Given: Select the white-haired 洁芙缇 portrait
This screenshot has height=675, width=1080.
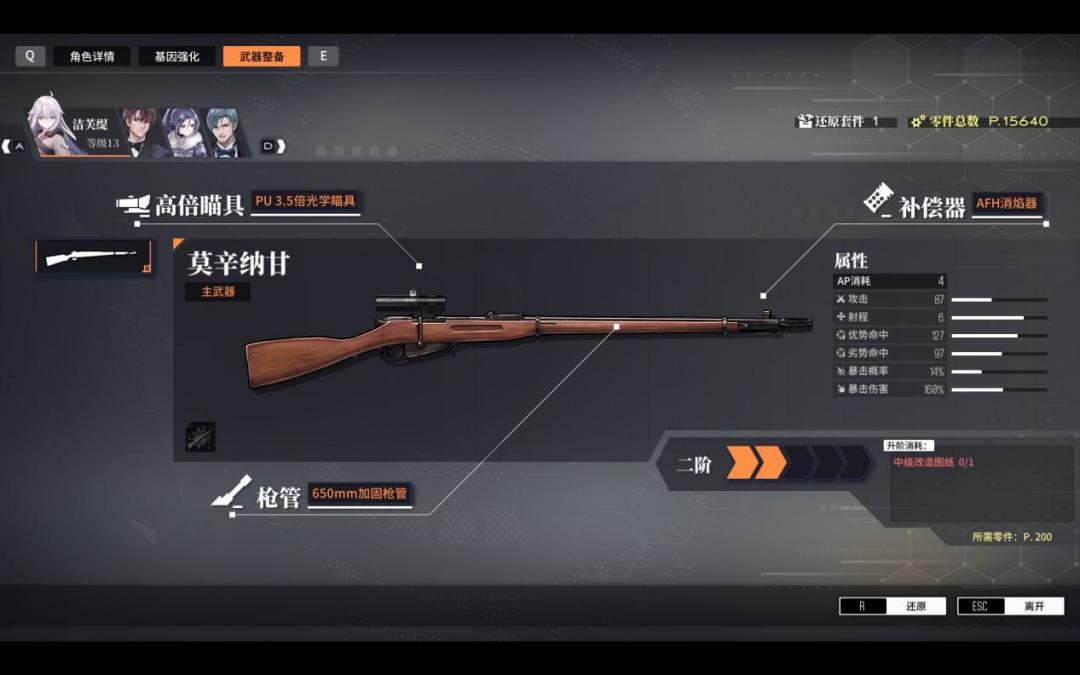Looking at the screenshot, I should click(55, 126).
